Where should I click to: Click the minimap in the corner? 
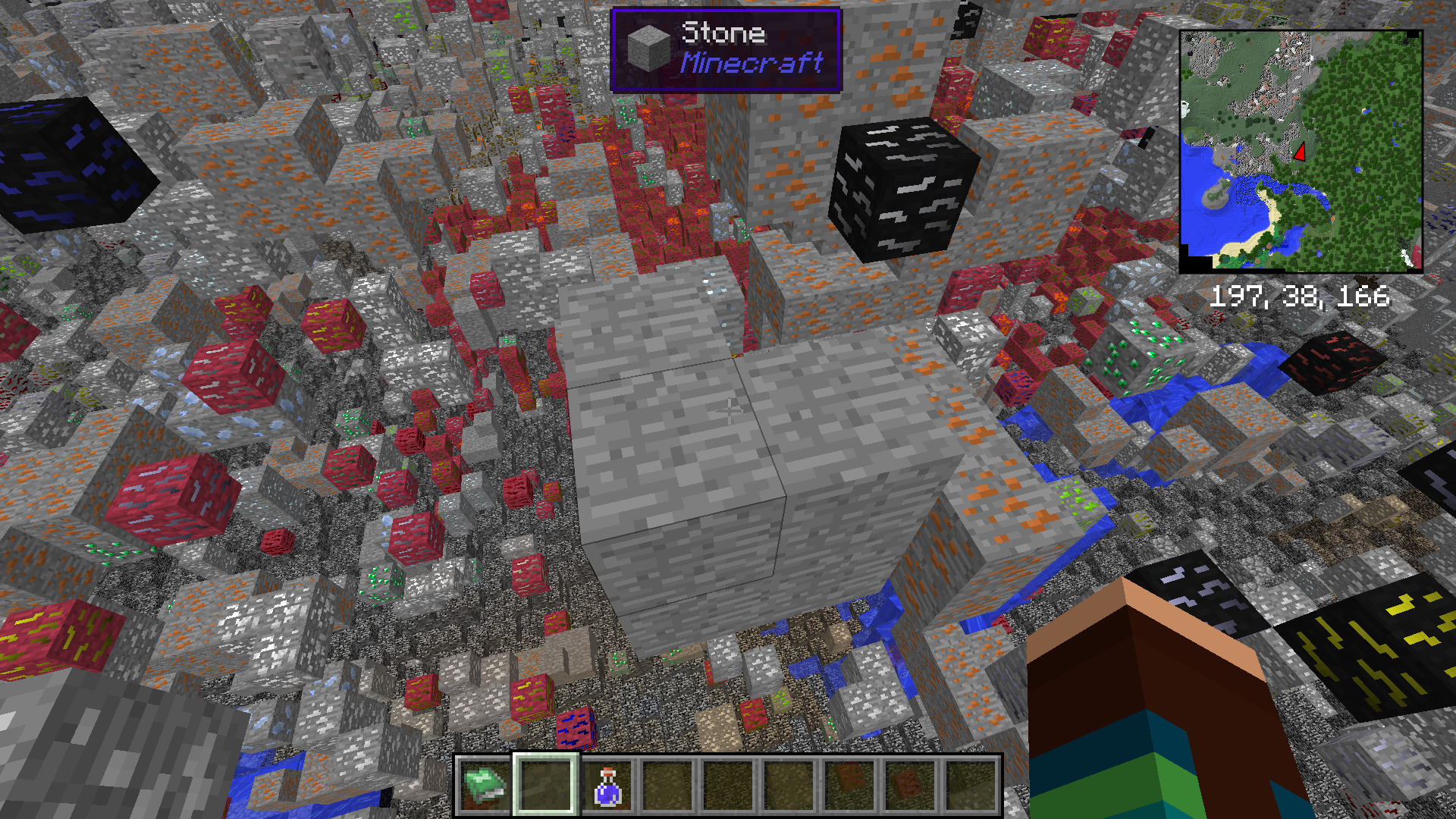(x=1301, y=152)
